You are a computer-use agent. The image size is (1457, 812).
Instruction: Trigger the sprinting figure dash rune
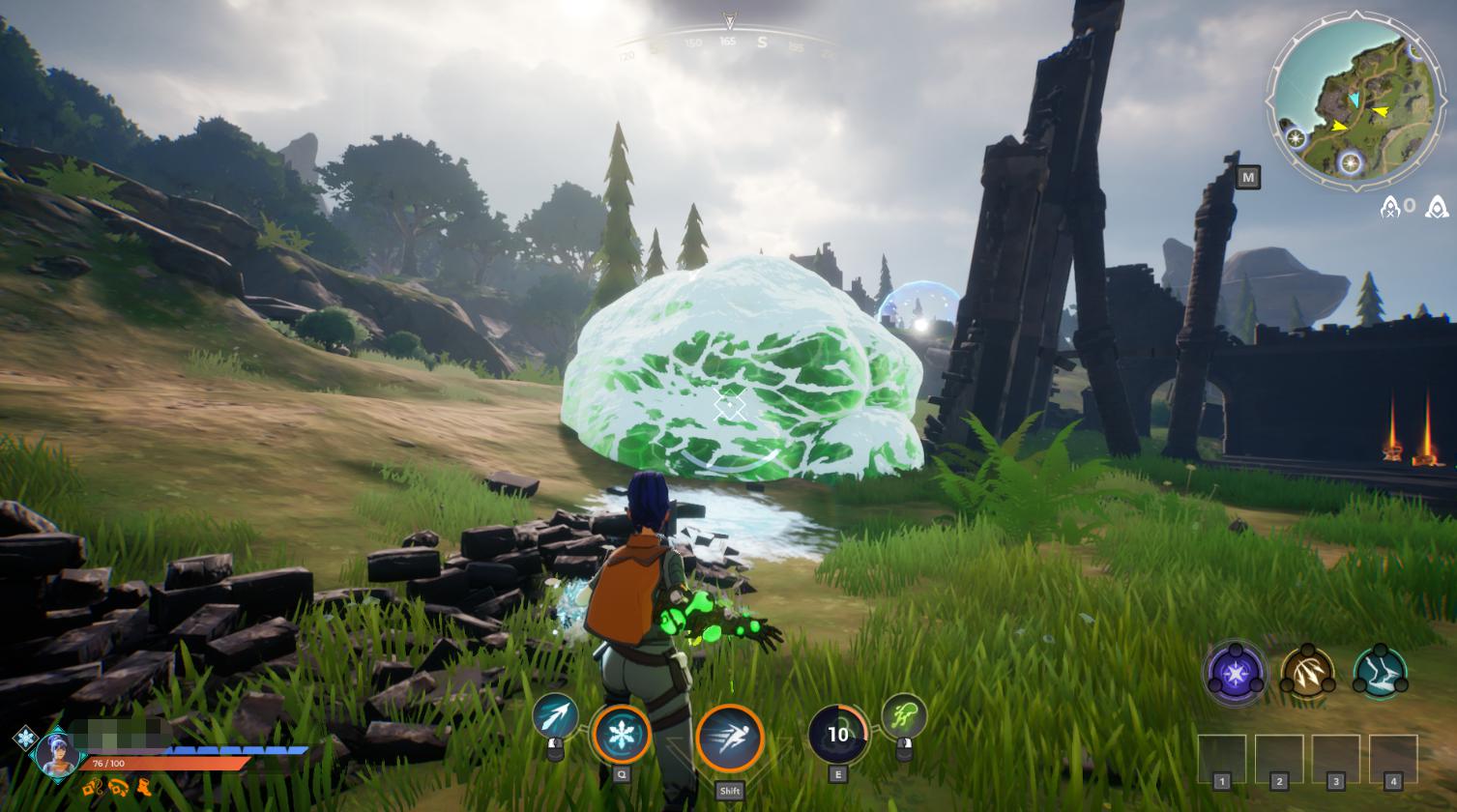[x=730, y=739]
